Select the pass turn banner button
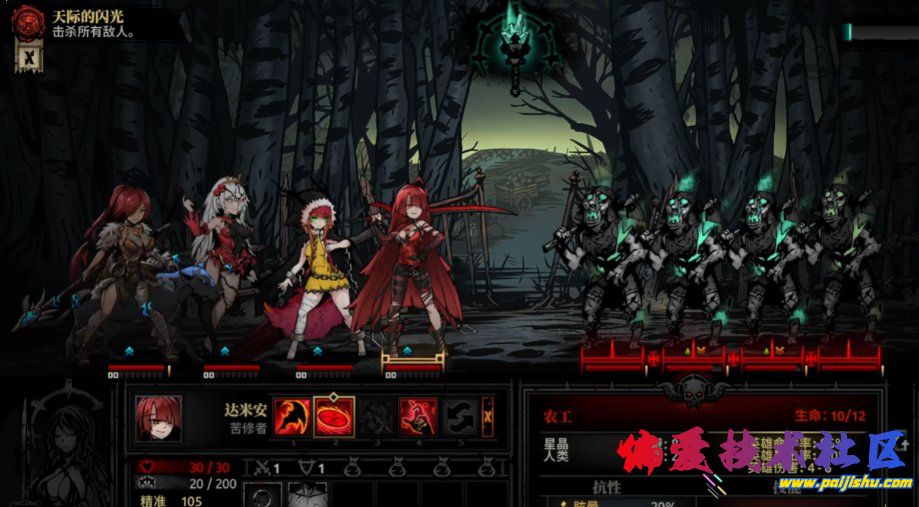Screen dimensions: 919x507 point(488,413)
